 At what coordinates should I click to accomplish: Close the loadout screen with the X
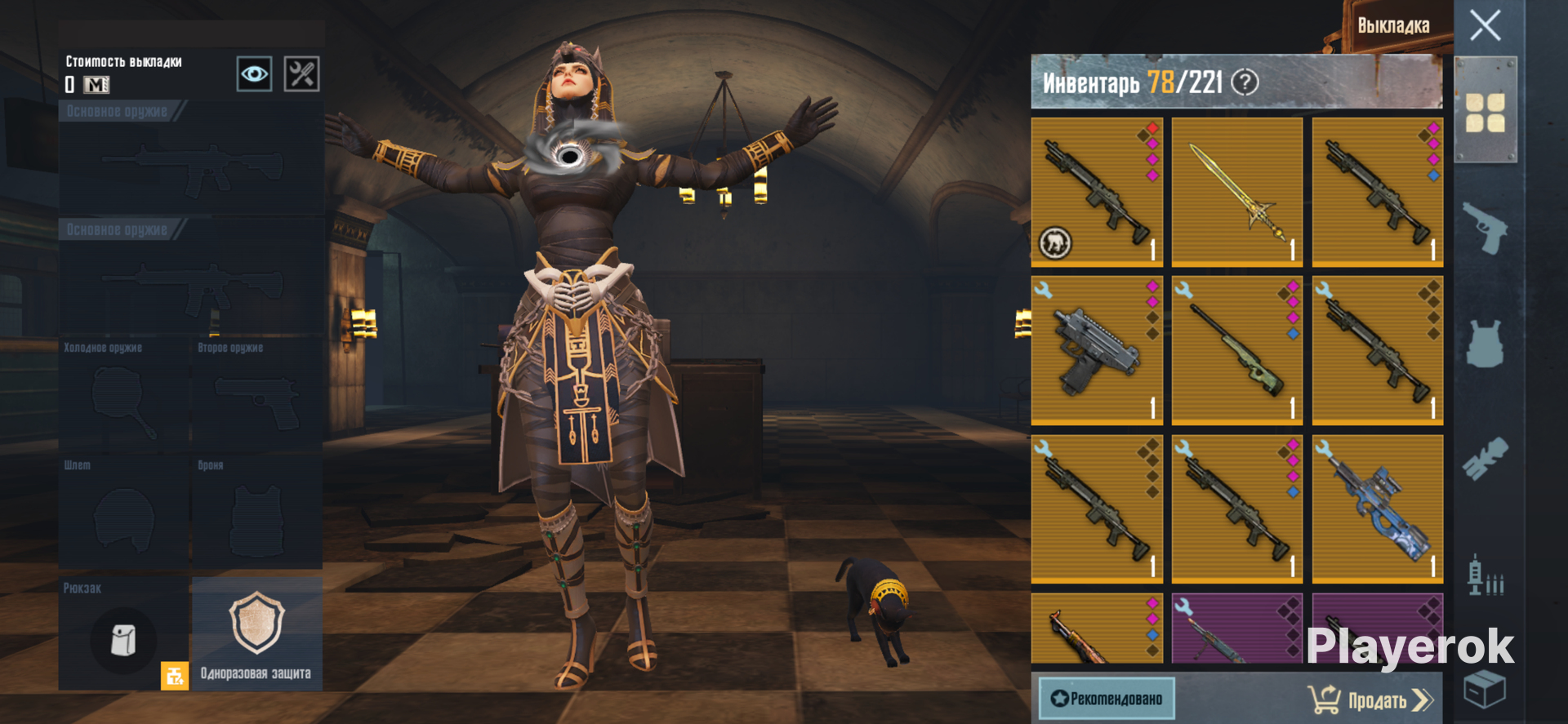pyautogui.click(x=1485, y=25)
